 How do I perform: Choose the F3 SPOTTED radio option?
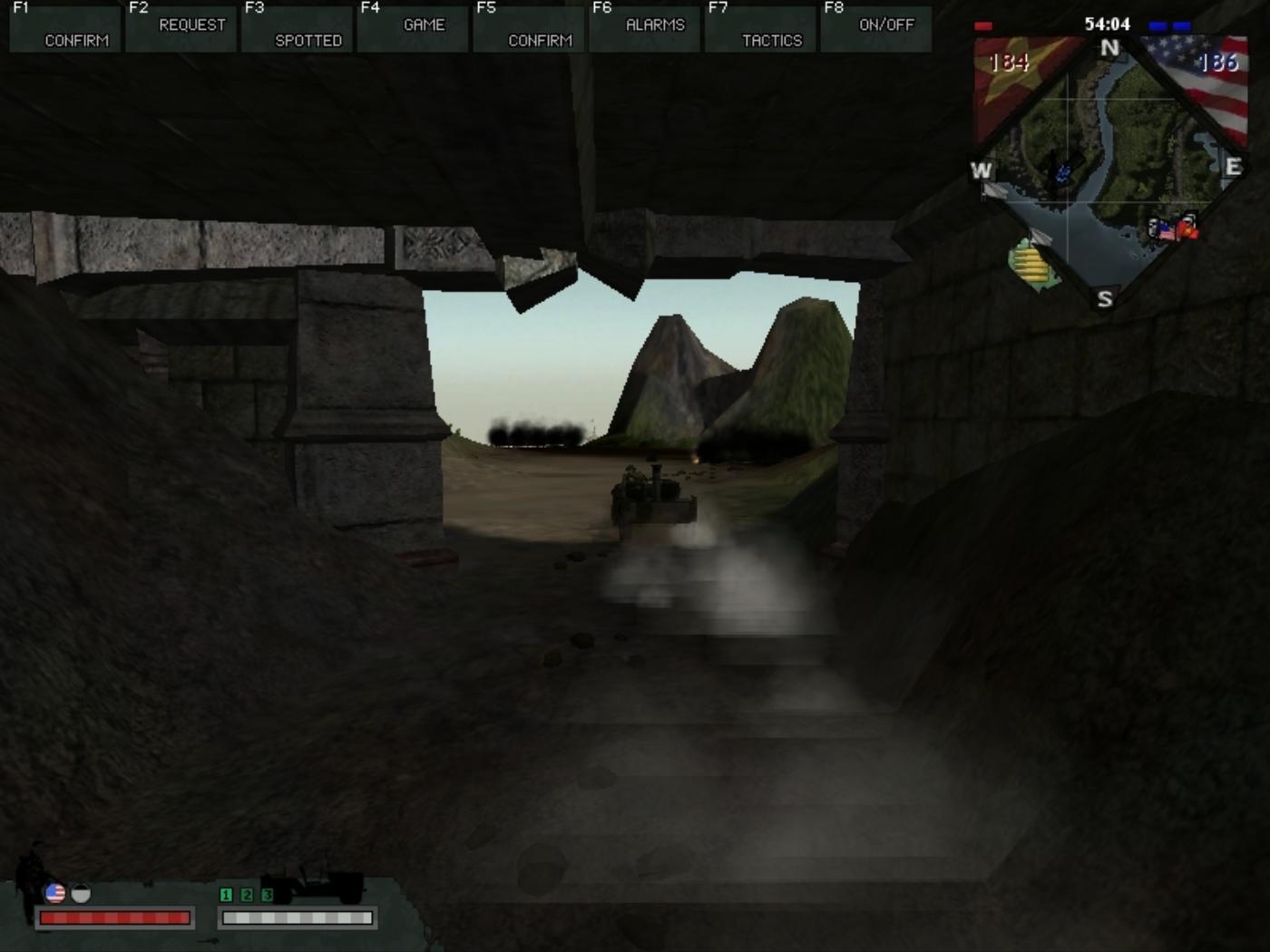point(298,27)
